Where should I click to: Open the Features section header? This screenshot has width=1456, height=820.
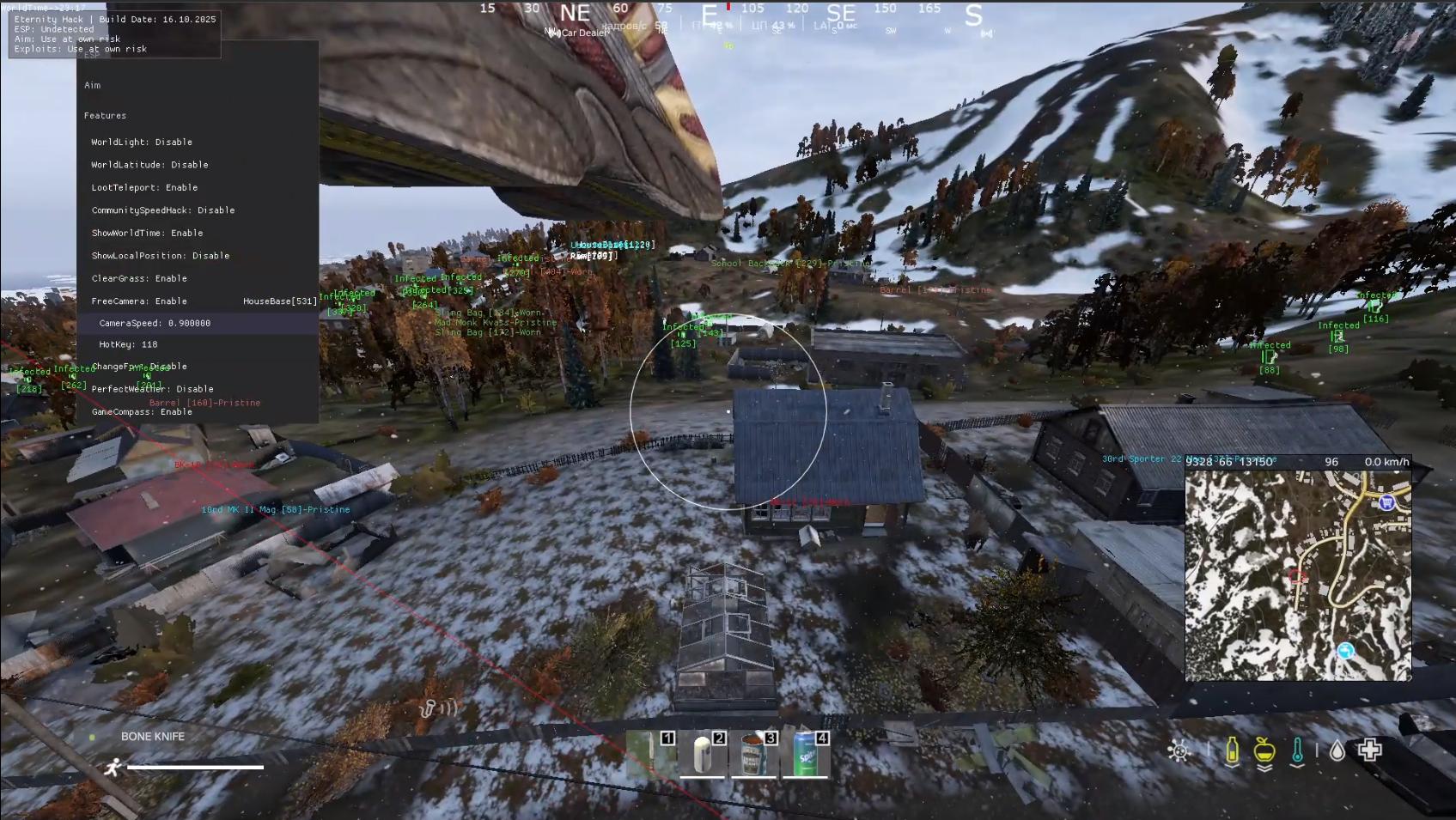pos(105,115)
